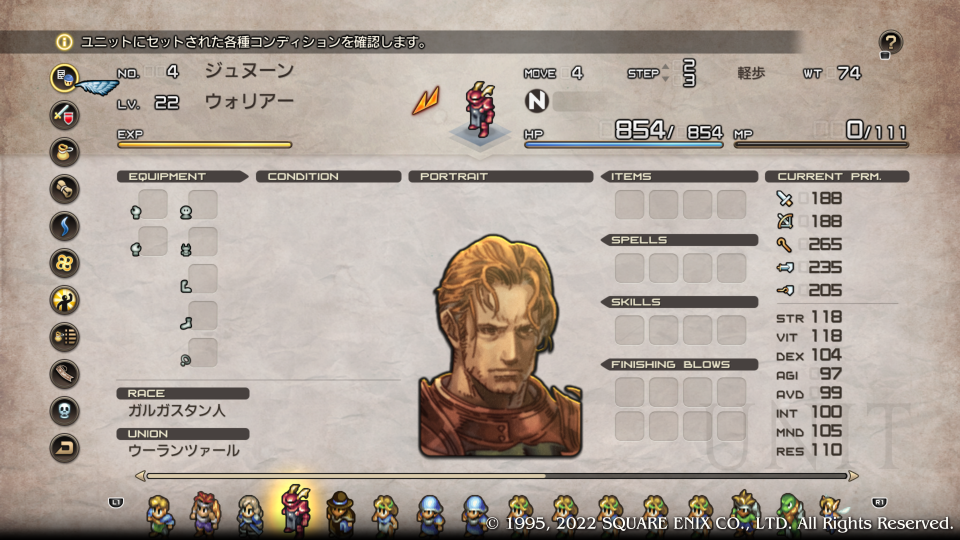Screen dimensions: 960x540
Task: Open the arm-shaped icon tab
Action: 65,373
